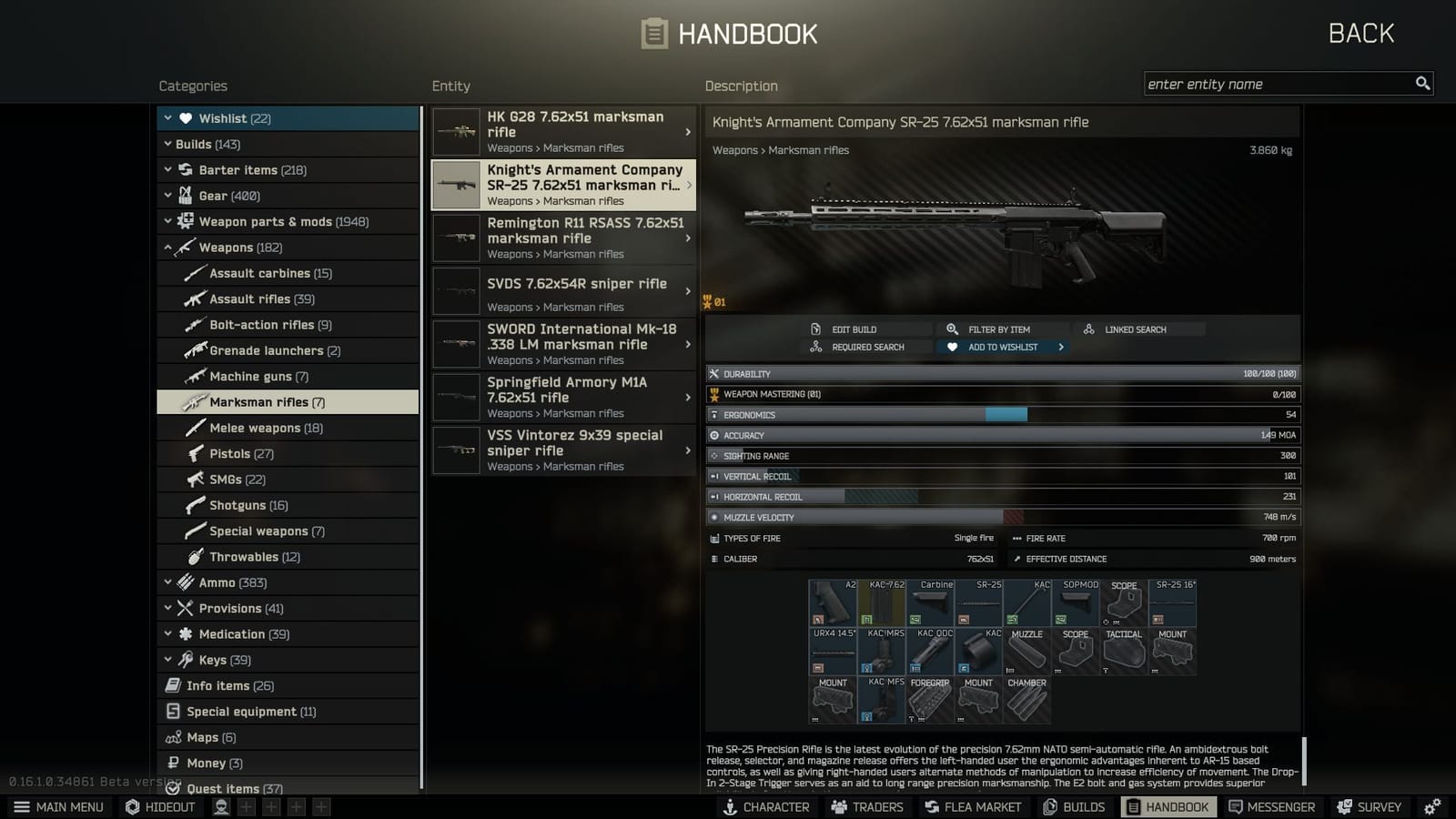Open settings via the gear icon bottom right

click(1431, 806)
